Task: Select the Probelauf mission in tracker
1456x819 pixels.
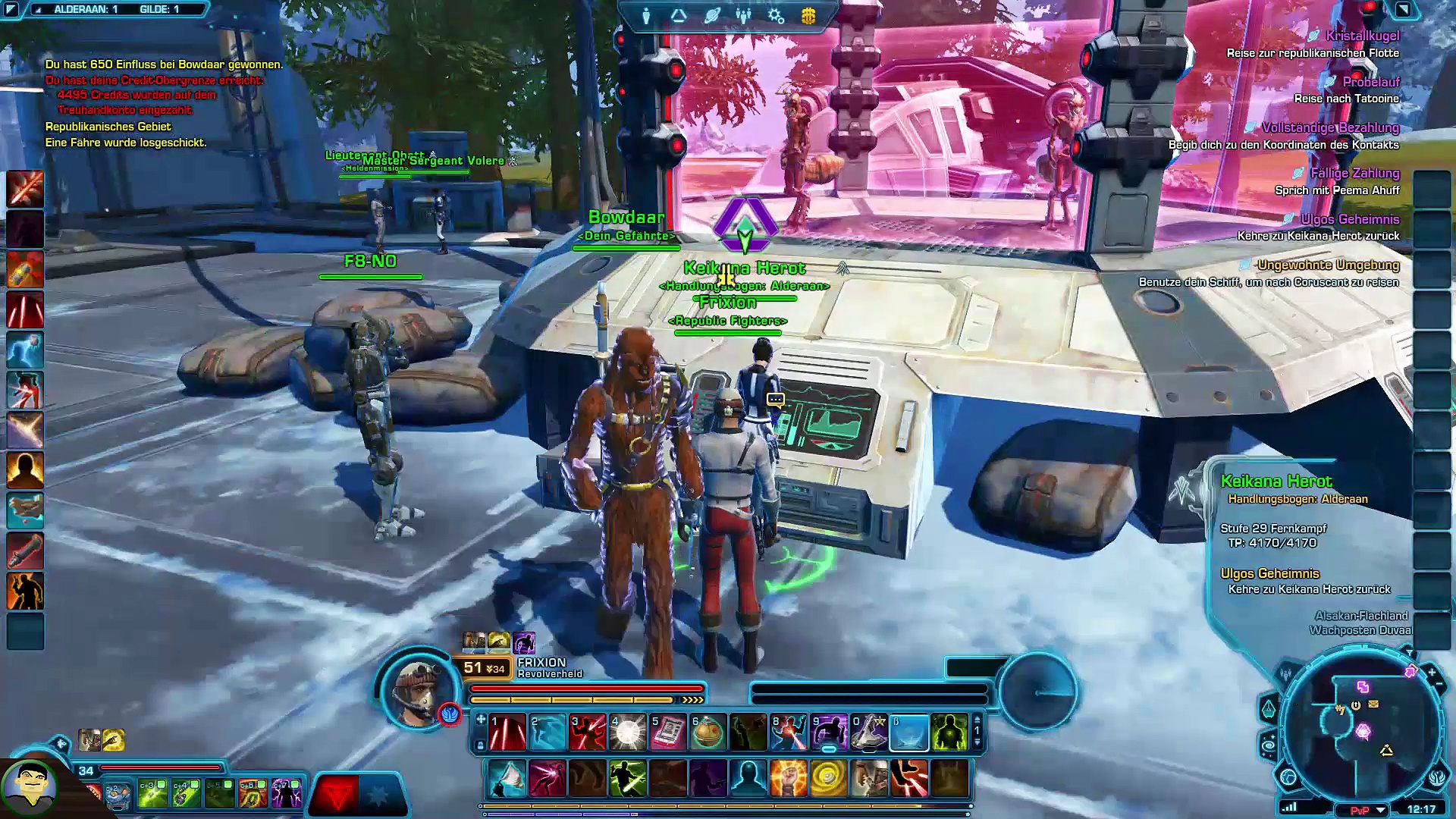Action: (1370, 82)
